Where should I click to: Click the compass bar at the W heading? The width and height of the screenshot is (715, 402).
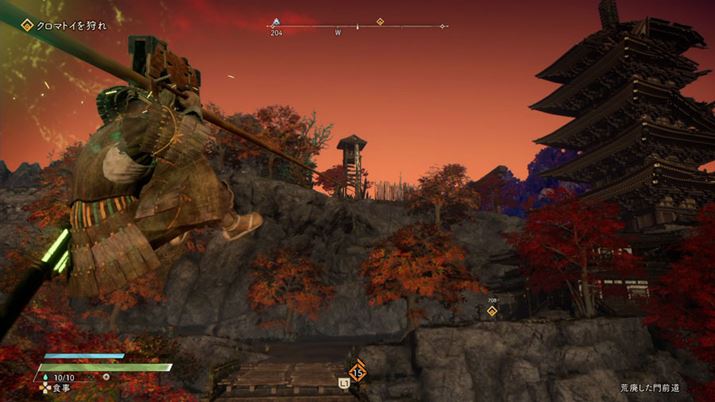tap(338, 27)
